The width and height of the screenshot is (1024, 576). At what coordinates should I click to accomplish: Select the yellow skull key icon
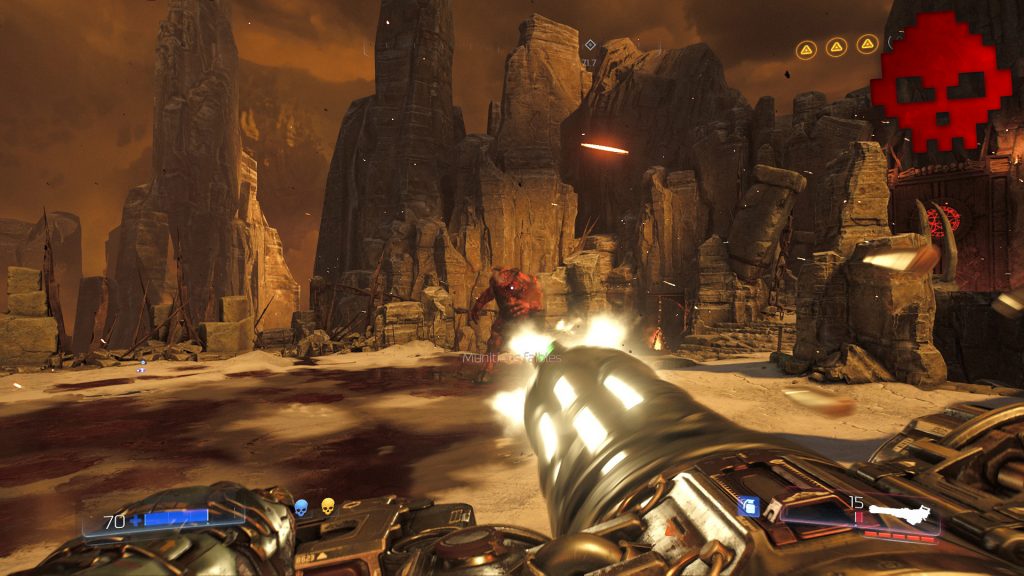click(x=327, y=508)
